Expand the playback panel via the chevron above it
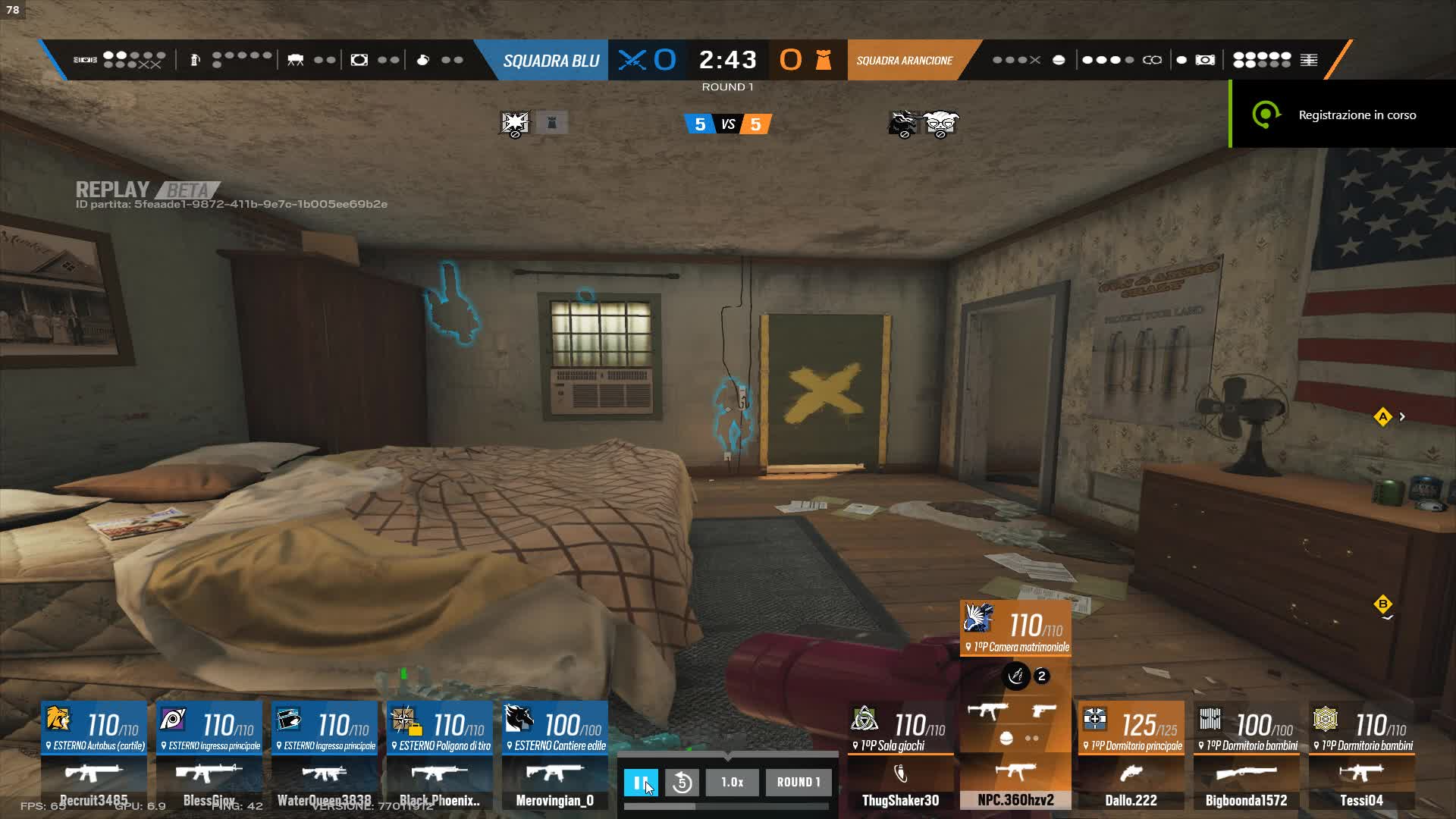The height and width of the screenshot is (819, 1456). coord(726,755)
